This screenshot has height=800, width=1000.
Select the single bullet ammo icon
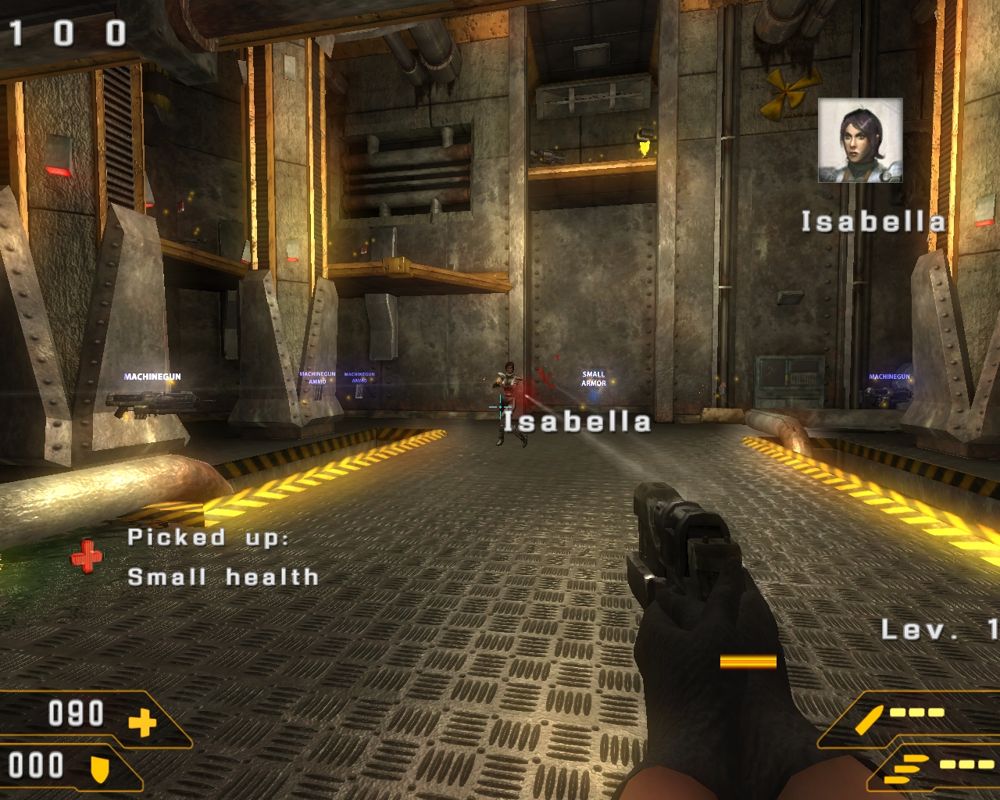tap(872, 717)
